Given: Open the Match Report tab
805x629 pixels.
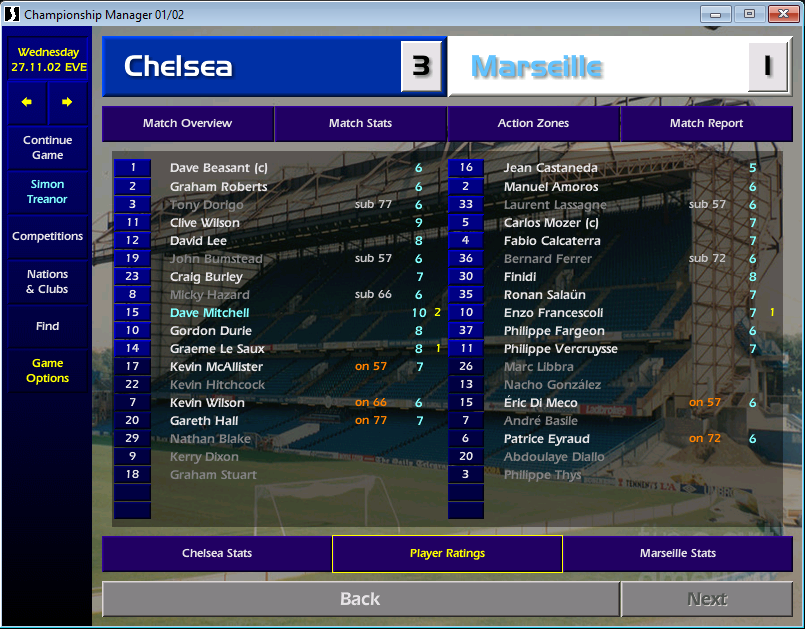Looking at the screenshot, I should [x=706, y=124].
